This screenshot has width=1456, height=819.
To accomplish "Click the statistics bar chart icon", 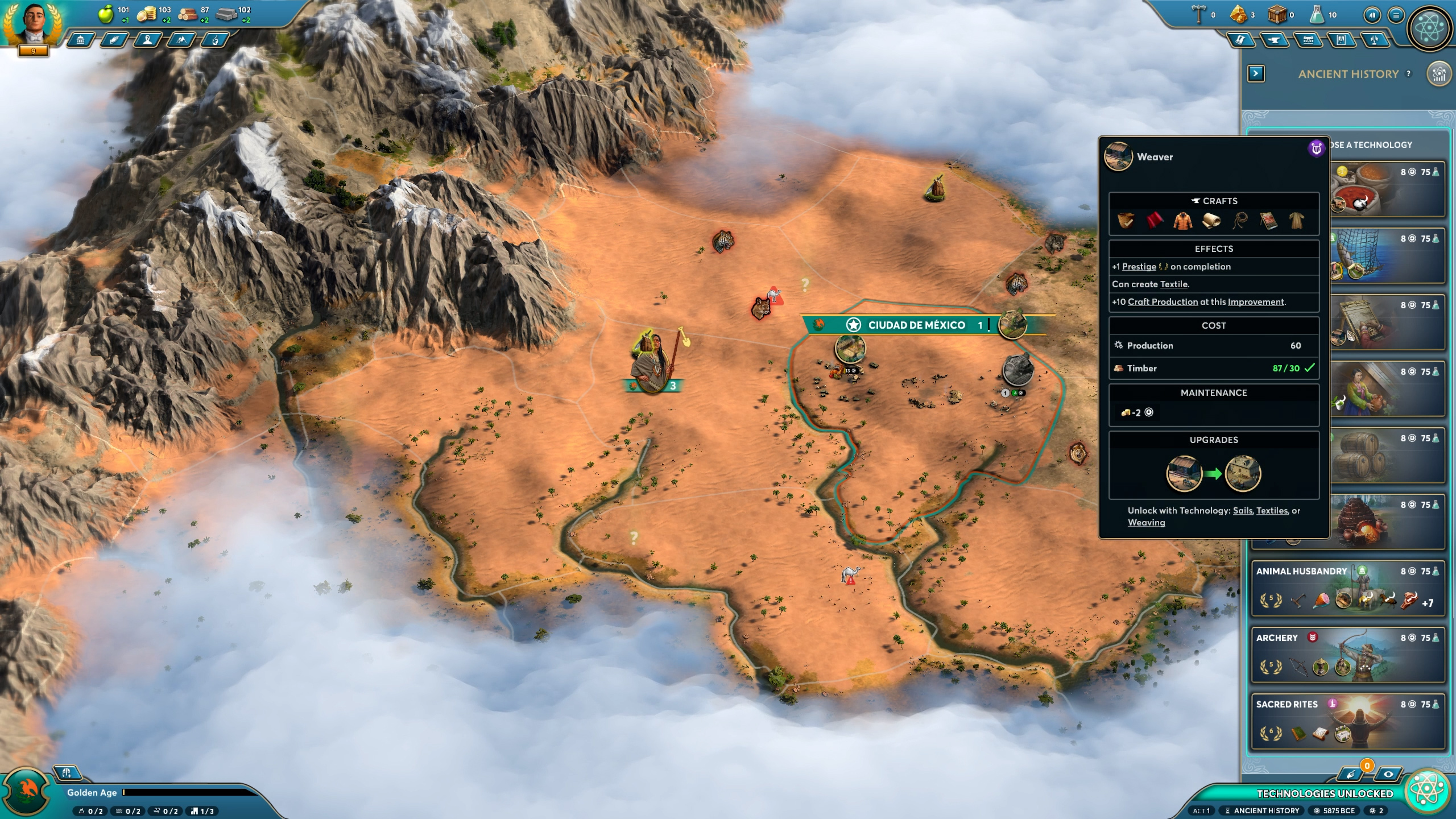I will [x=1372, y=14].
